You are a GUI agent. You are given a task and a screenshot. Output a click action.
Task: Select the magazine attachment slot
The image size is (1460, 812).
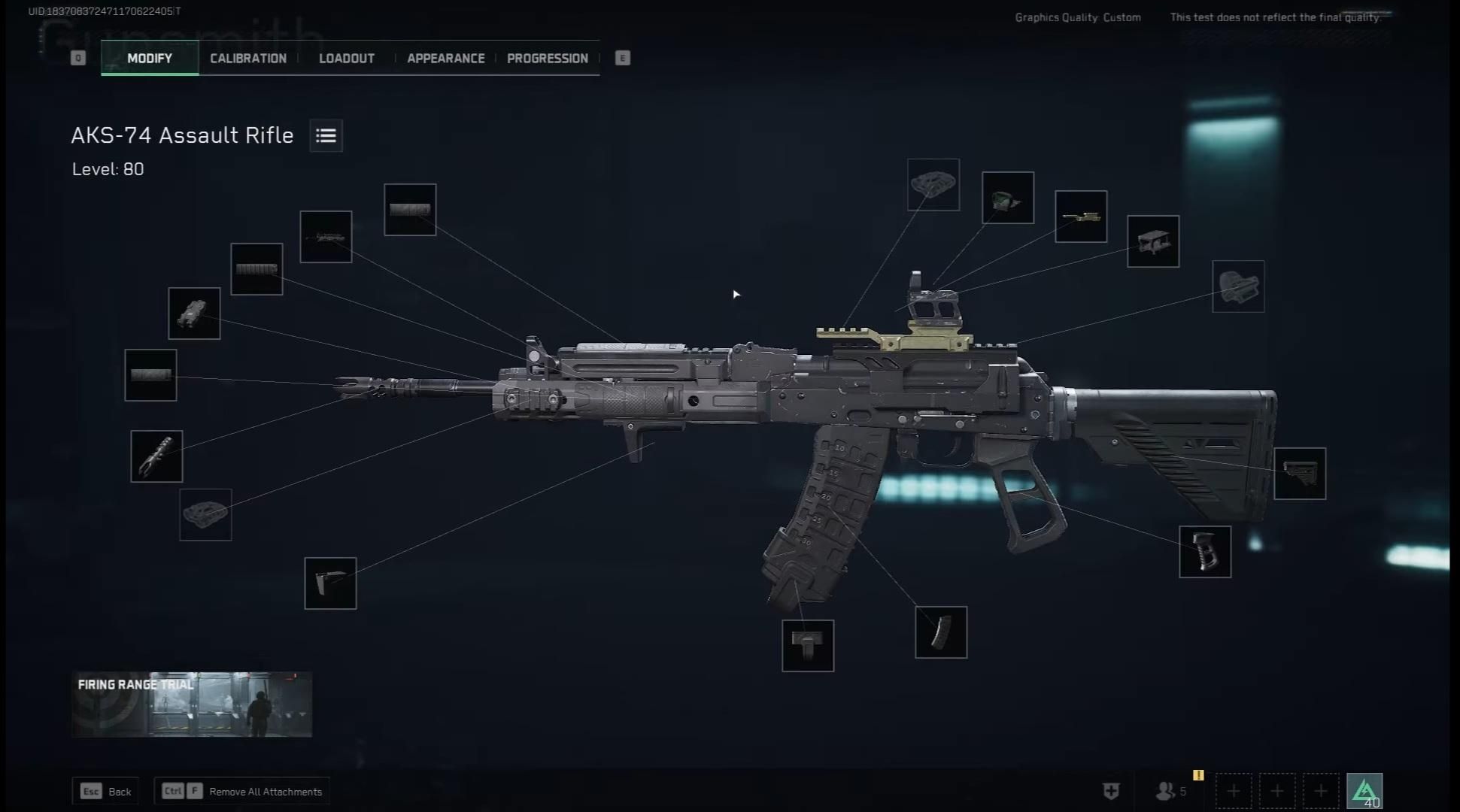point(941,632)
